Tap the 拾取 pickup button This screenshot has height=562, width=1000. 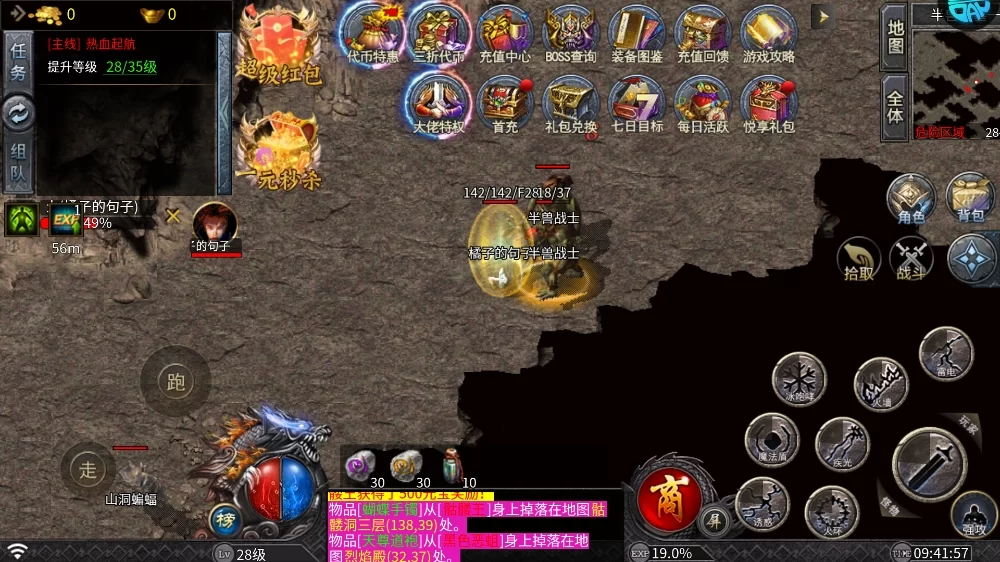[859, 259]
